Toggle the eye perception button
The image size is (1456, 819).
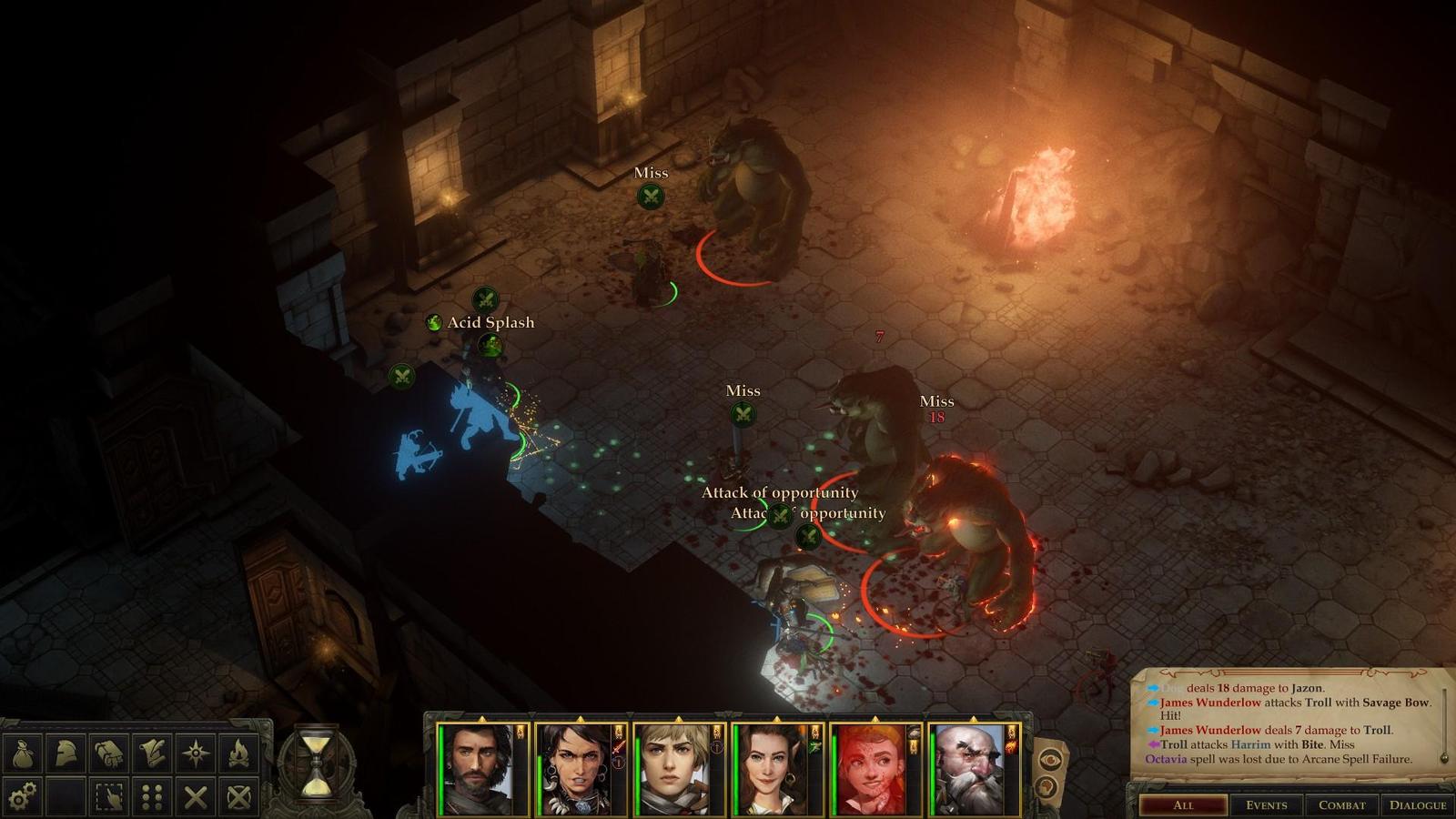1049,758
